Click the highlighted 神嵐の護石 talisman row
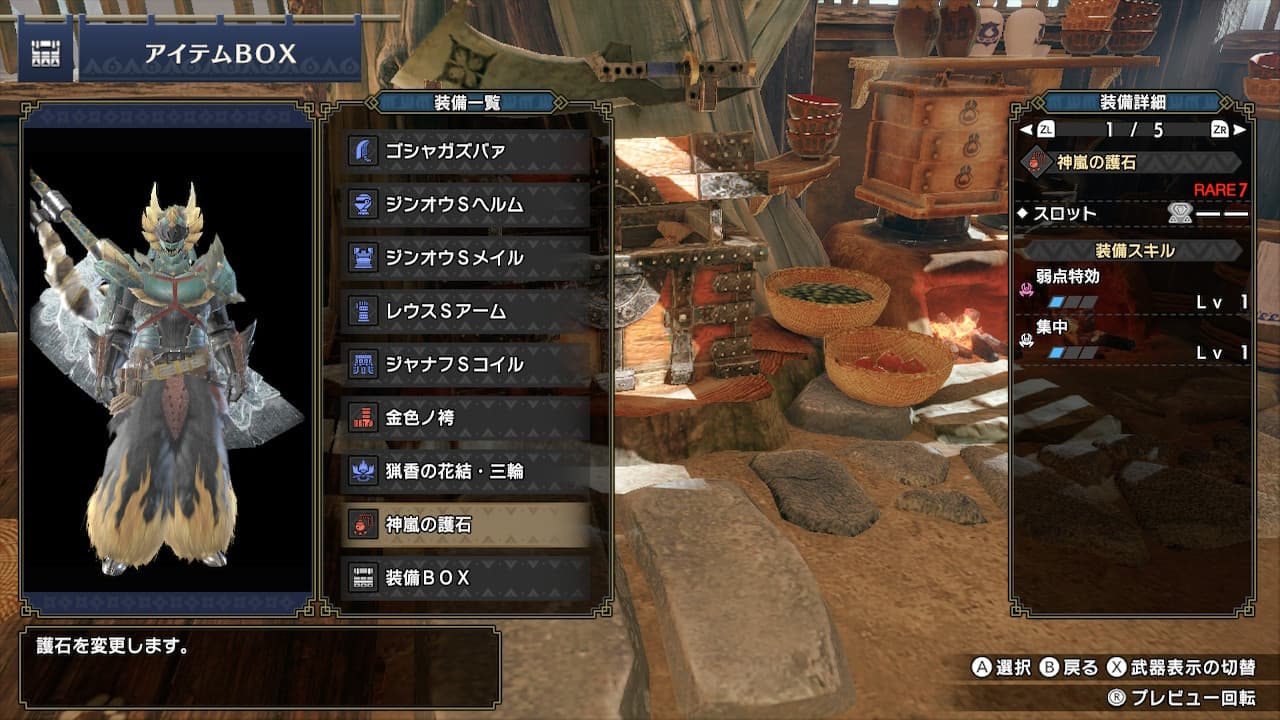Image resolution: width=1280 pixels, height=720 pixels. tap(467, 524)
